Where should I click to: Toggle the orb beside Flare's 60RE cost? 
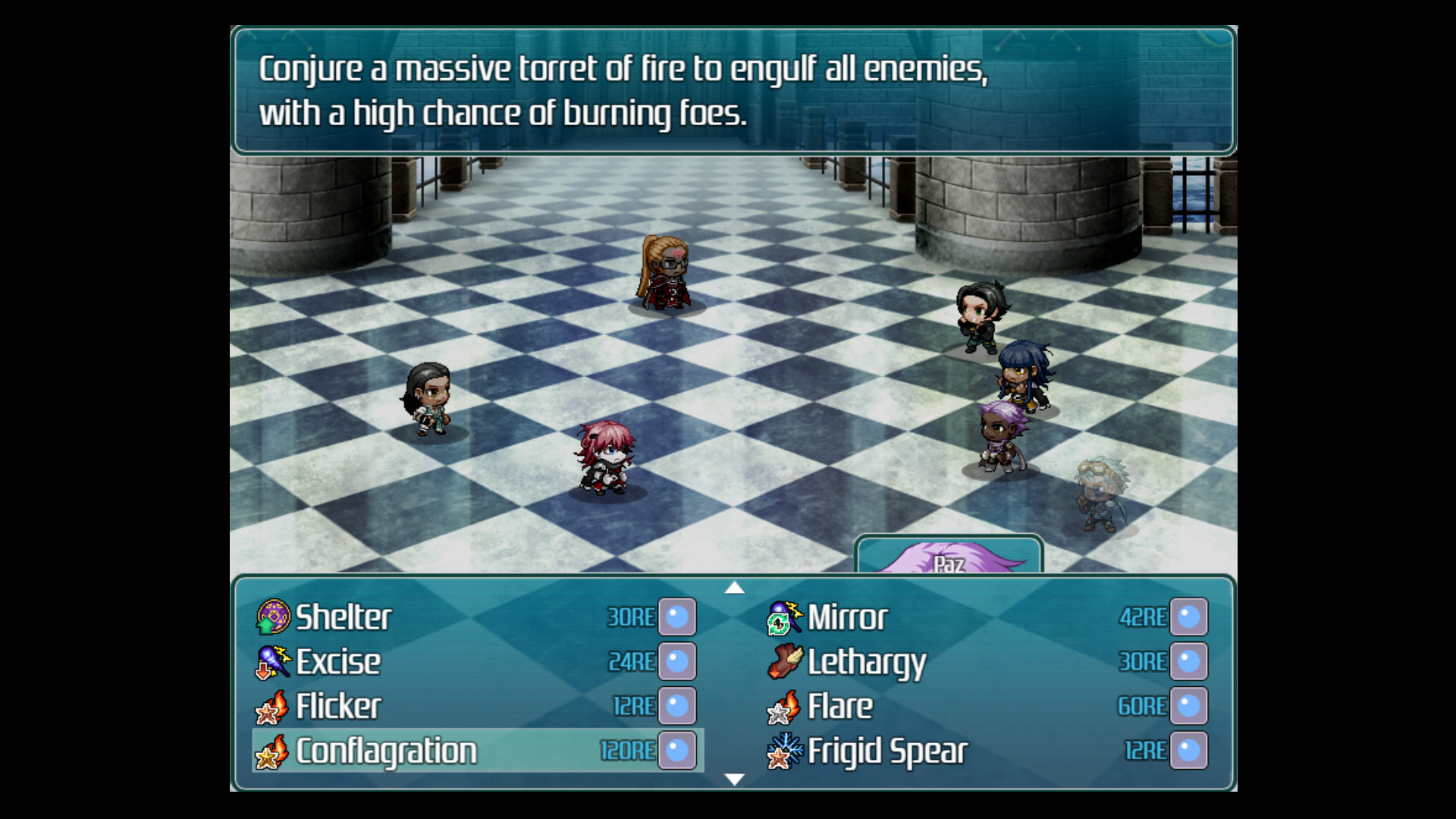point(1188,705)
